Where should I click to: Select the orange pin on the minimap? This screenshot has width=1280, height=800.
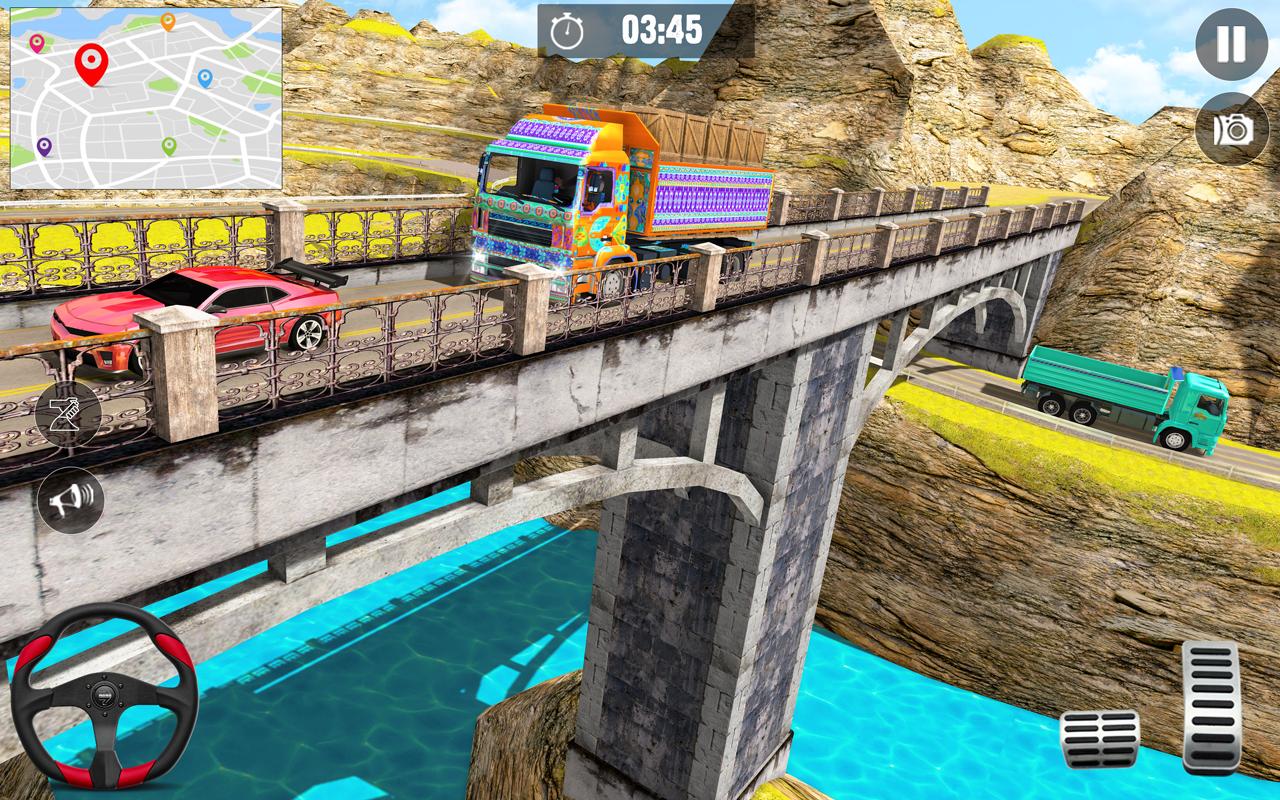(x=167, y=21)
